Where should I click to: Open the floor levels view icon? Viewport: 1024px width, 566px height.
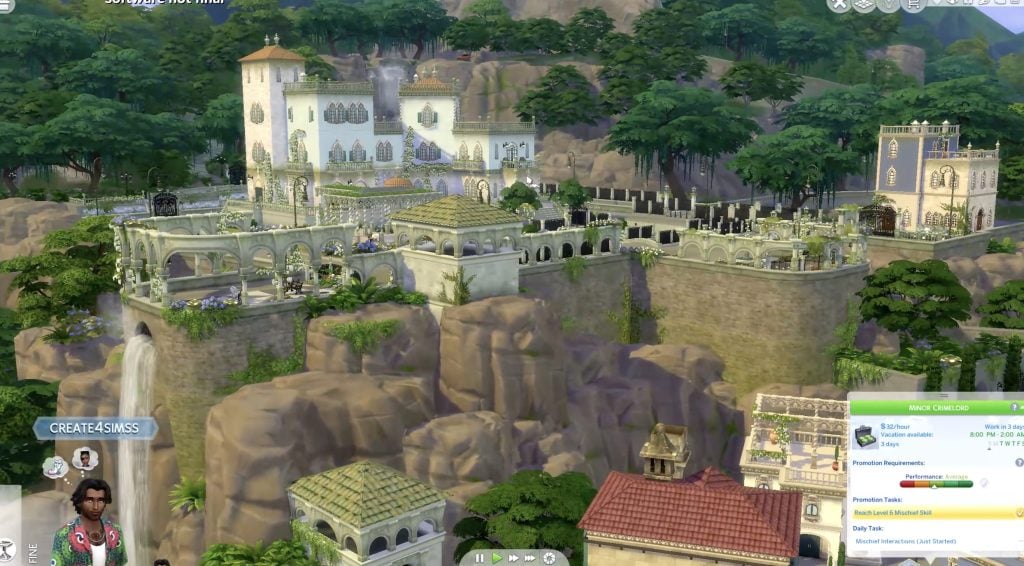[864, 5]
